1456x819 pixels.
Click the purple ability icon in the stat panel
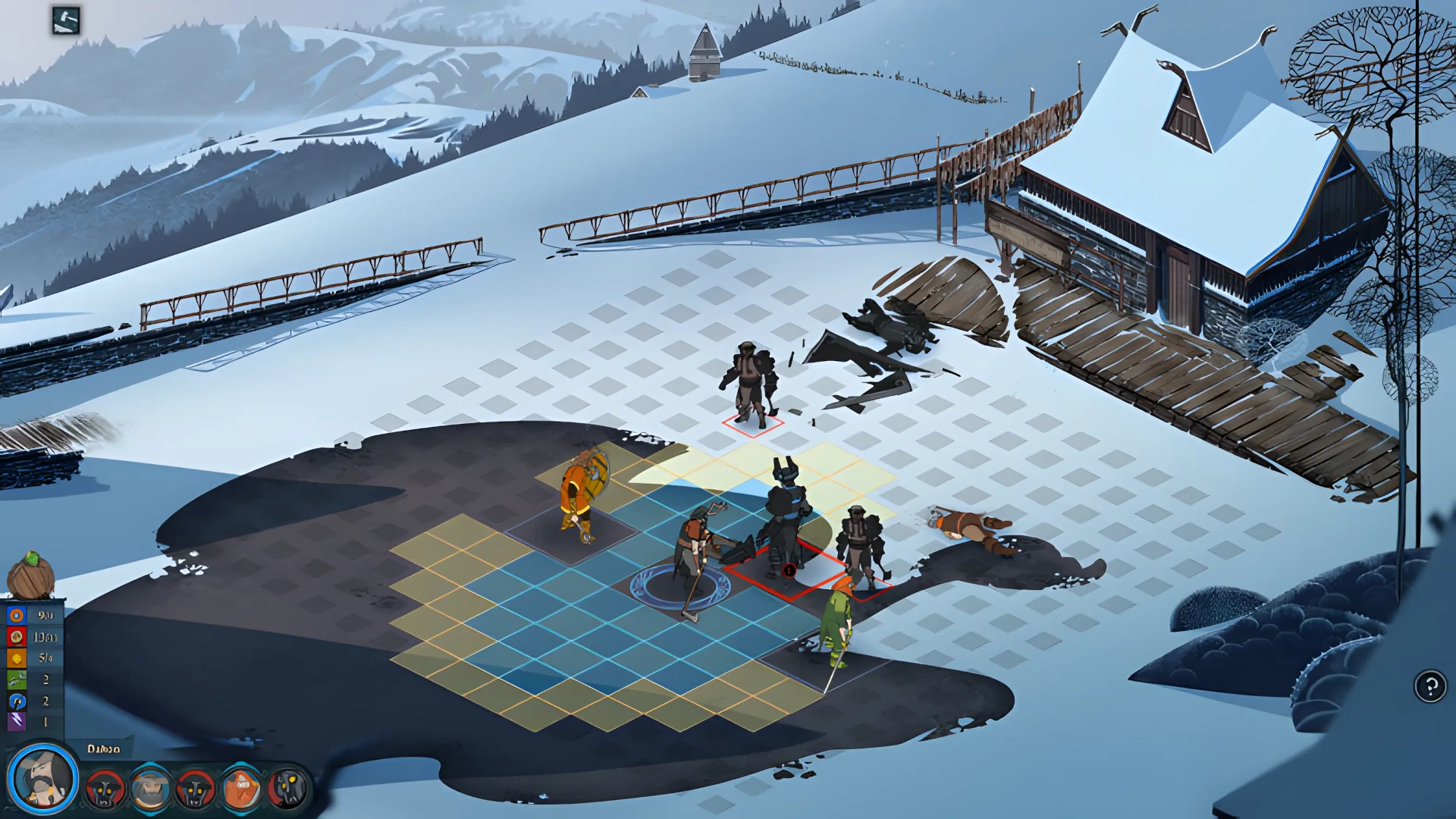(16, 719)
